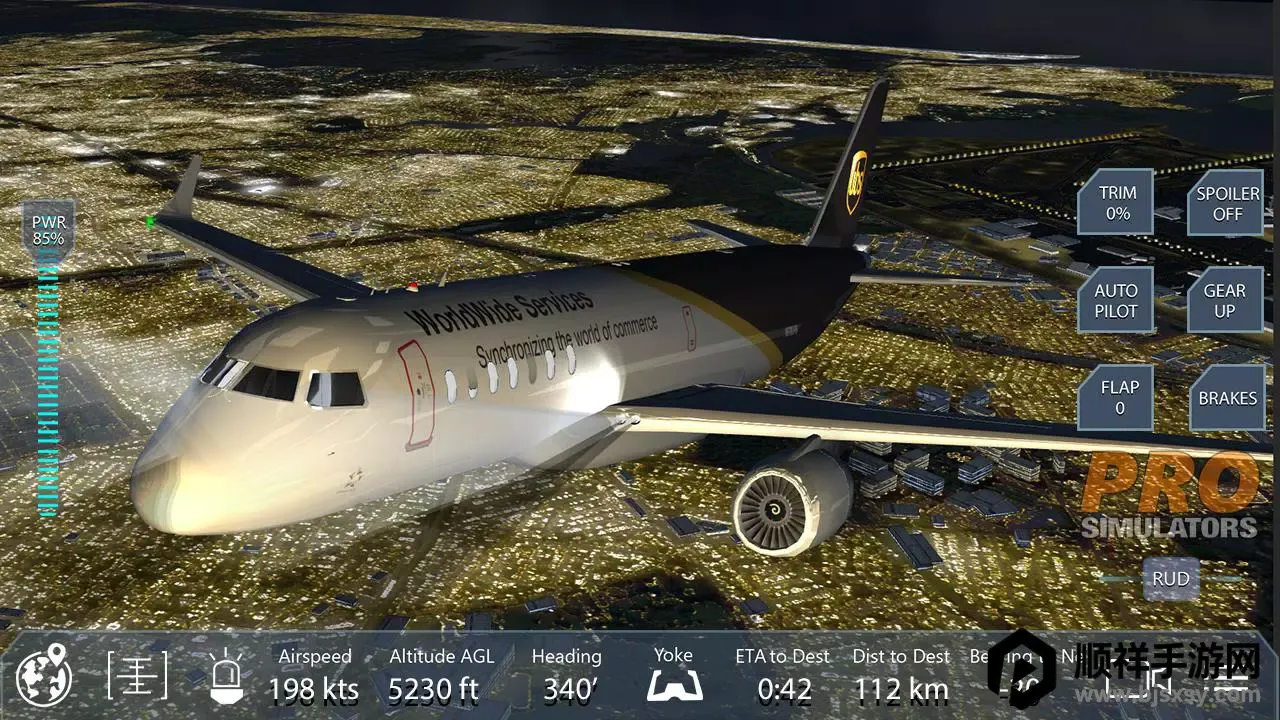Image resolution: width=1280 pixels, height=720 pixels.
Task: Show the instrument landing guide icon
Action: click(137, 677)
